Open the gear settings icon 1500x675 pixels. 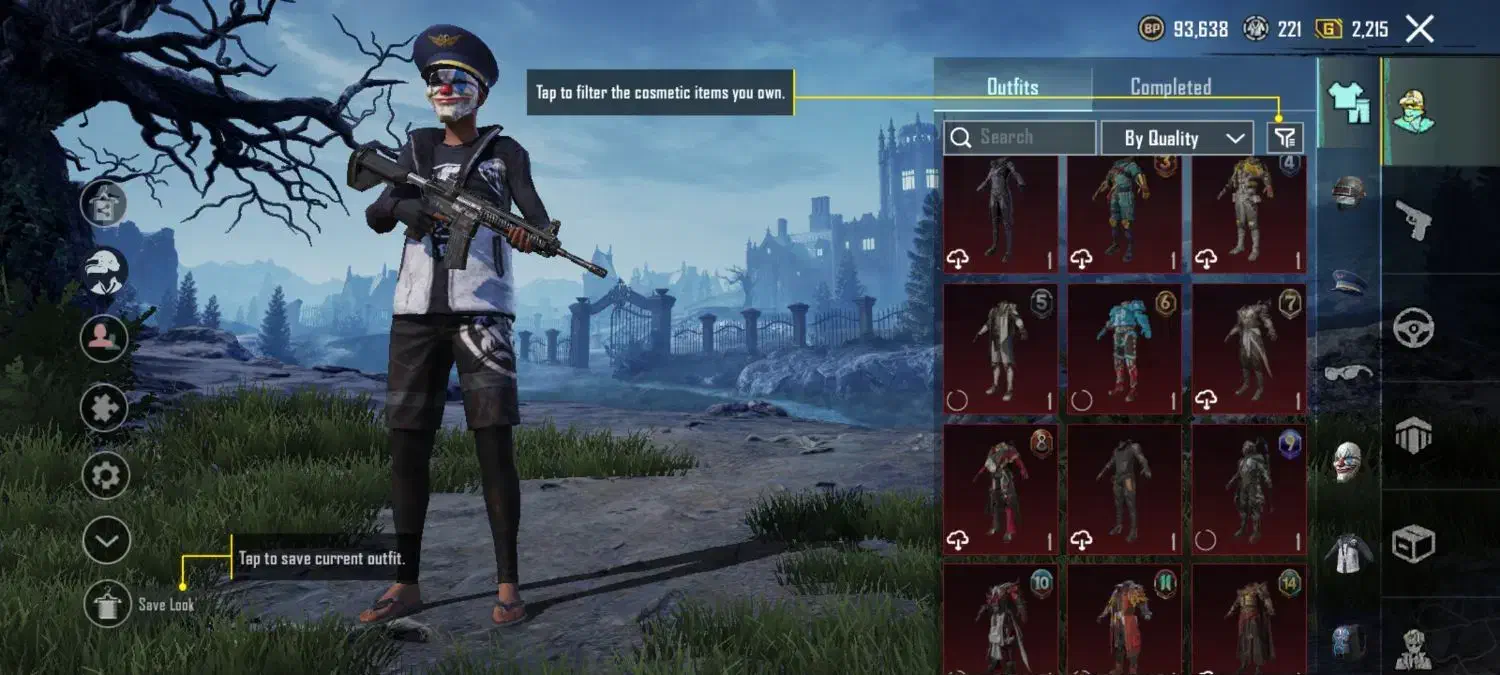pos(105,475)
